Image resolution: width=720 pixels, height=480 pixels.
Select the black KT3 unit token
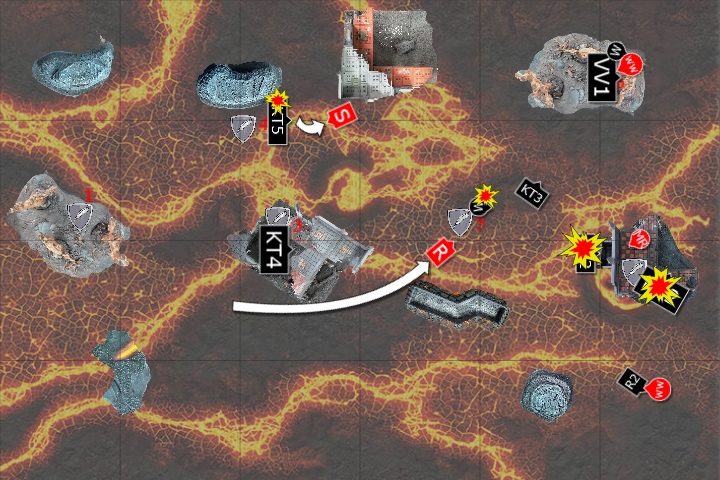tap(532, 194)
